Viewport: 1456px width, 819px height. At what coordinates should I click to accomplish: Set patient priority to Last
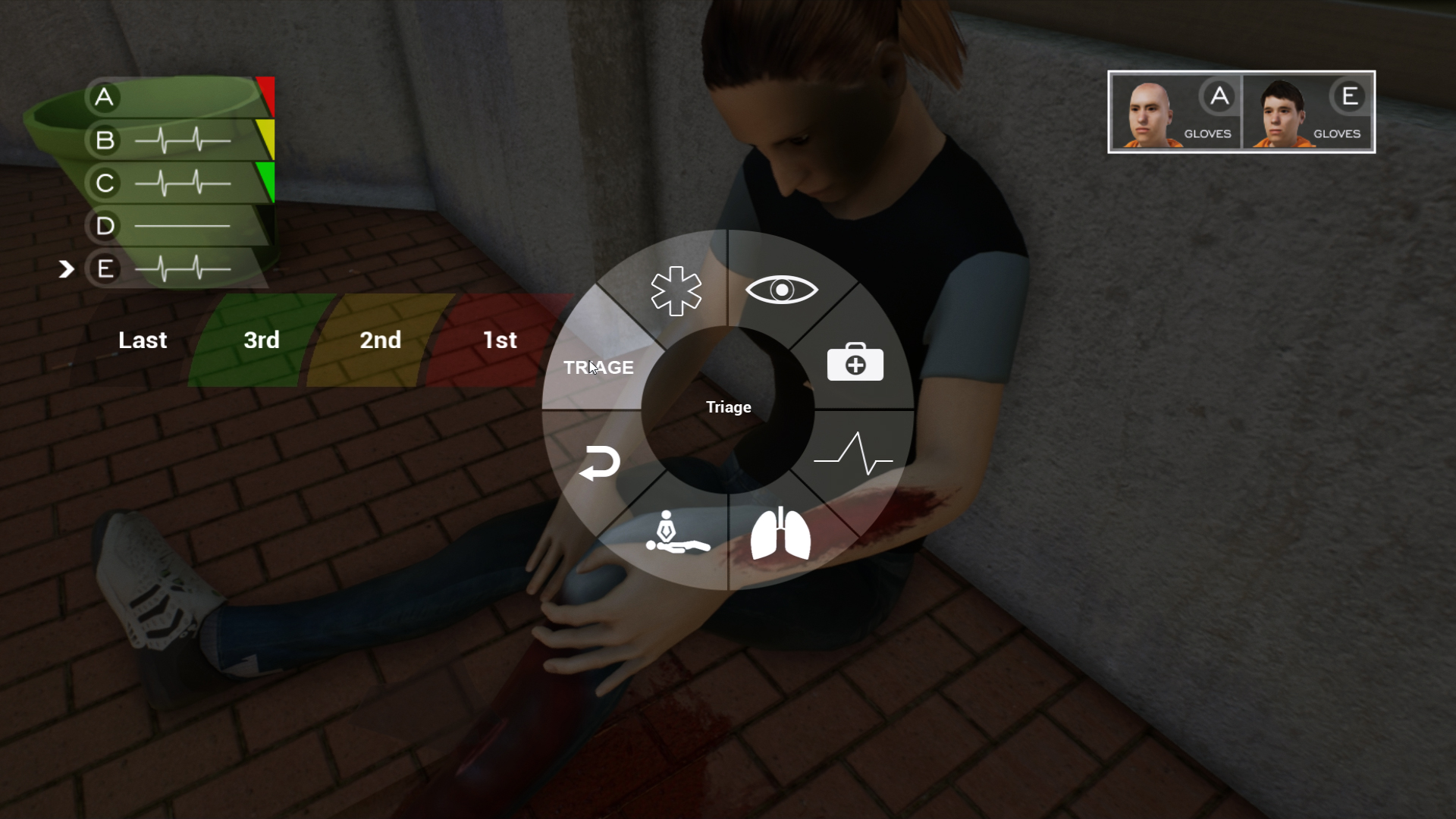pyautogui.click(x=142, y=340)
